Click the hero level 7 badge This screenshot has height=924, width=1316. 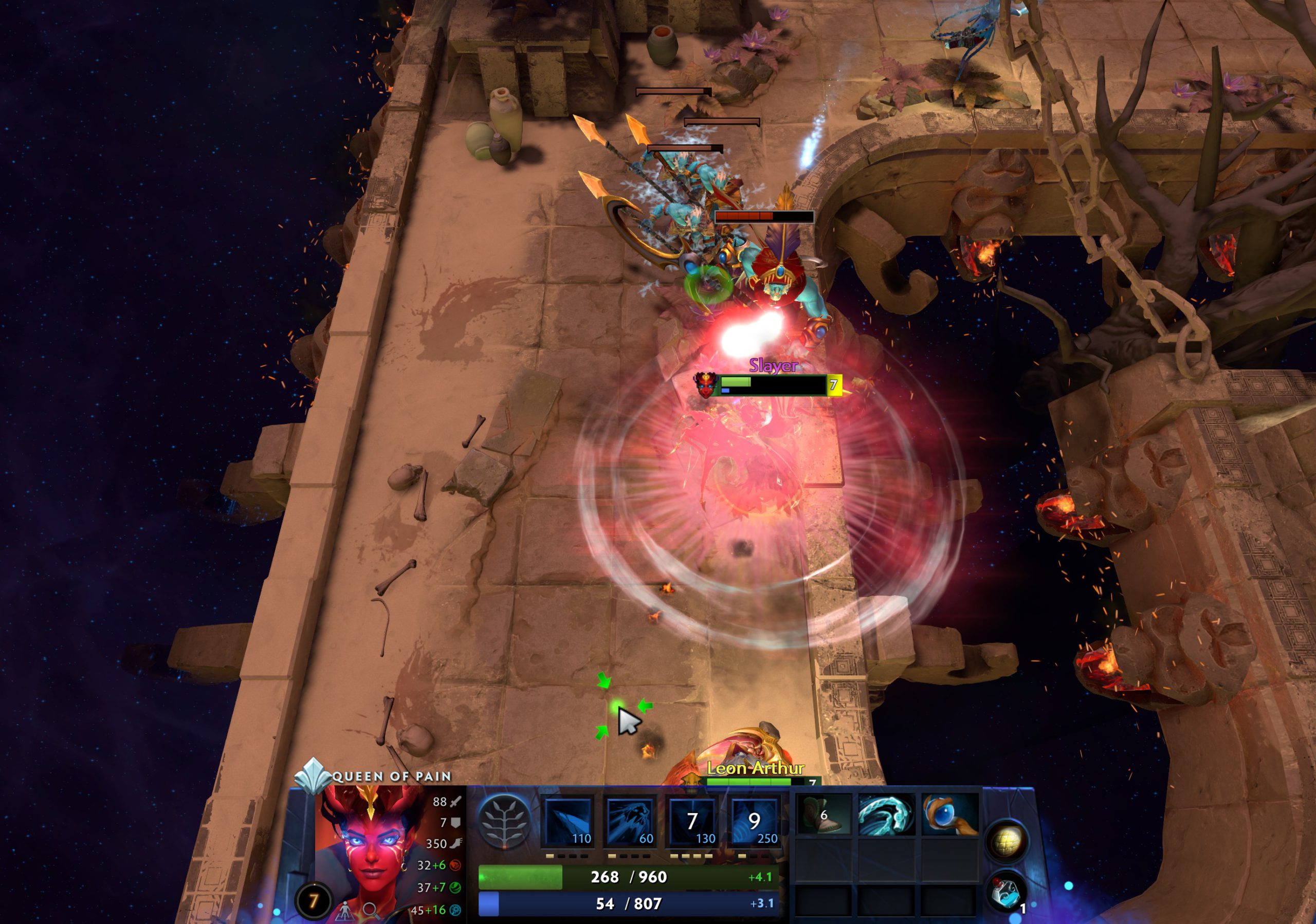point(313,901)
